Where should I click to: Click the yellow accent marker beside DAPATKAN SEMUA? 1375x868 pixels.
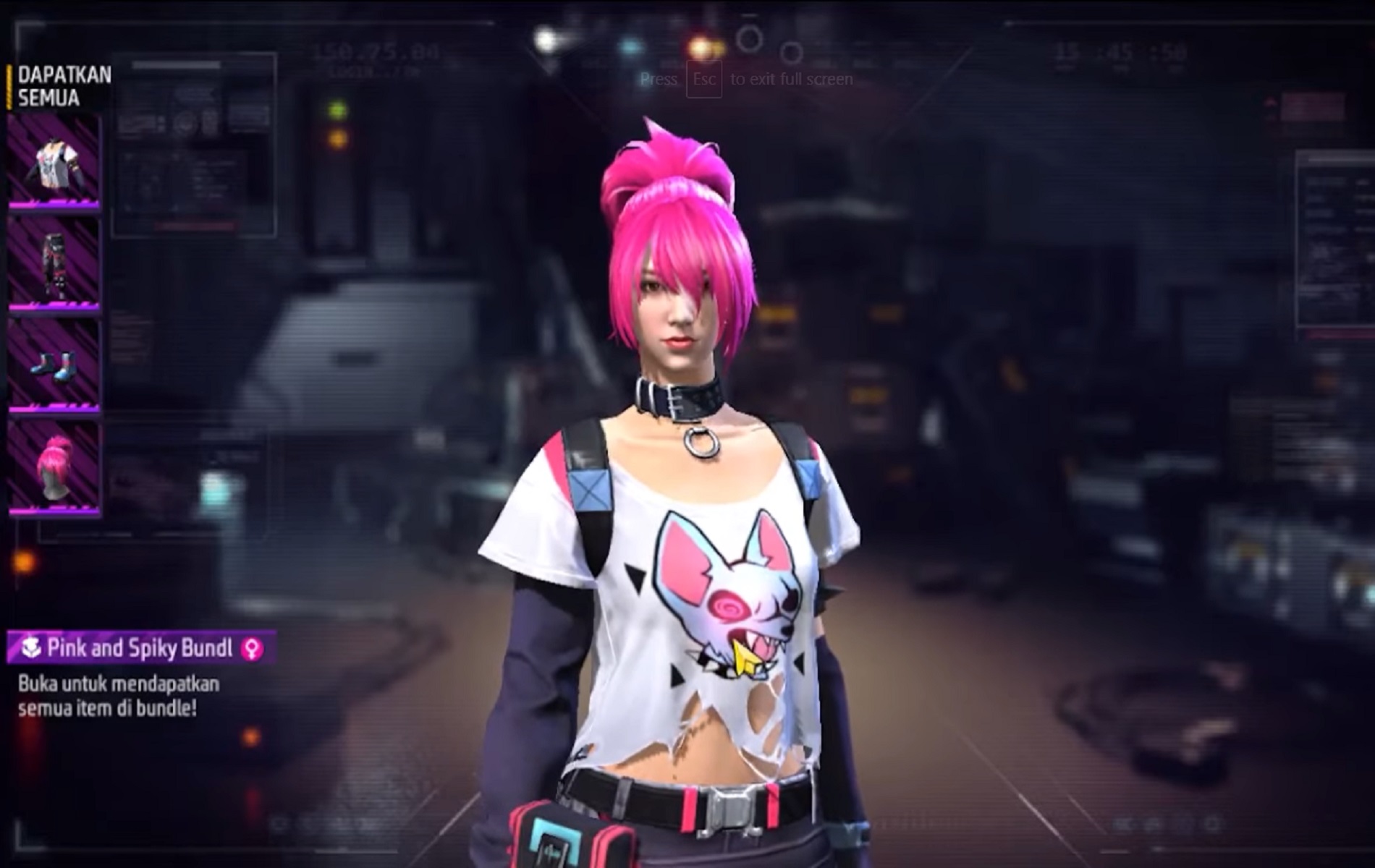[9, 87]
